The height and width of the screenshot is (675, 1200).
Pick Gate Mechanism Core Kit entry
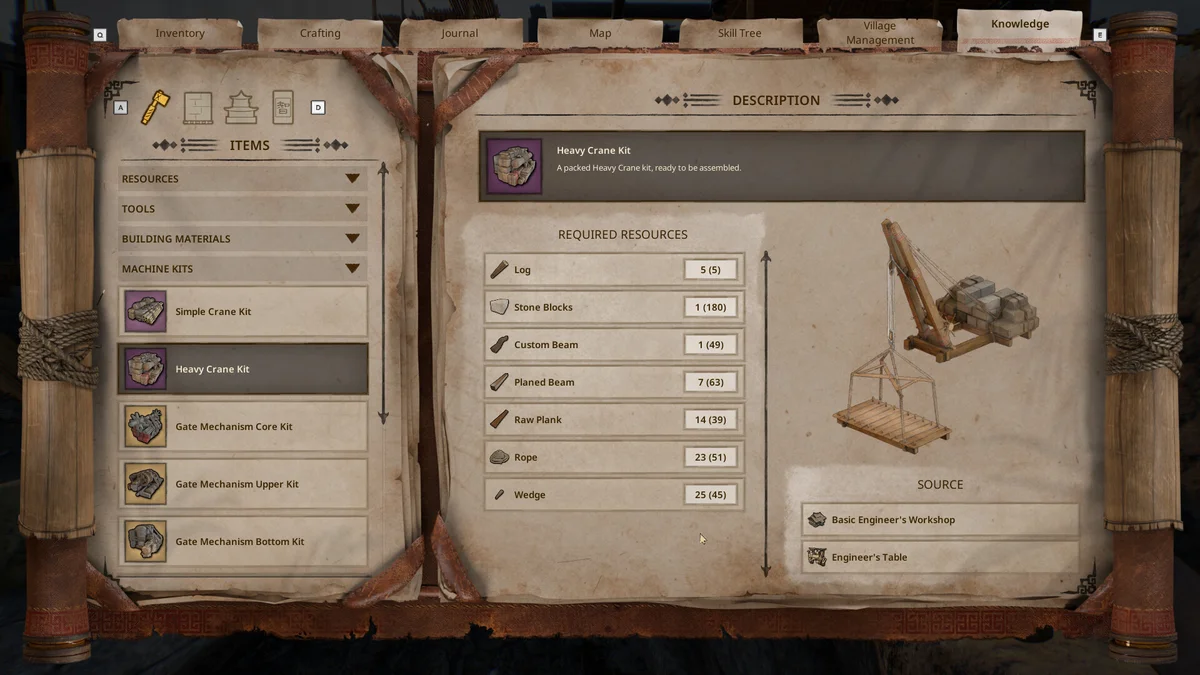pyautogui.click(x=243, y=427)
